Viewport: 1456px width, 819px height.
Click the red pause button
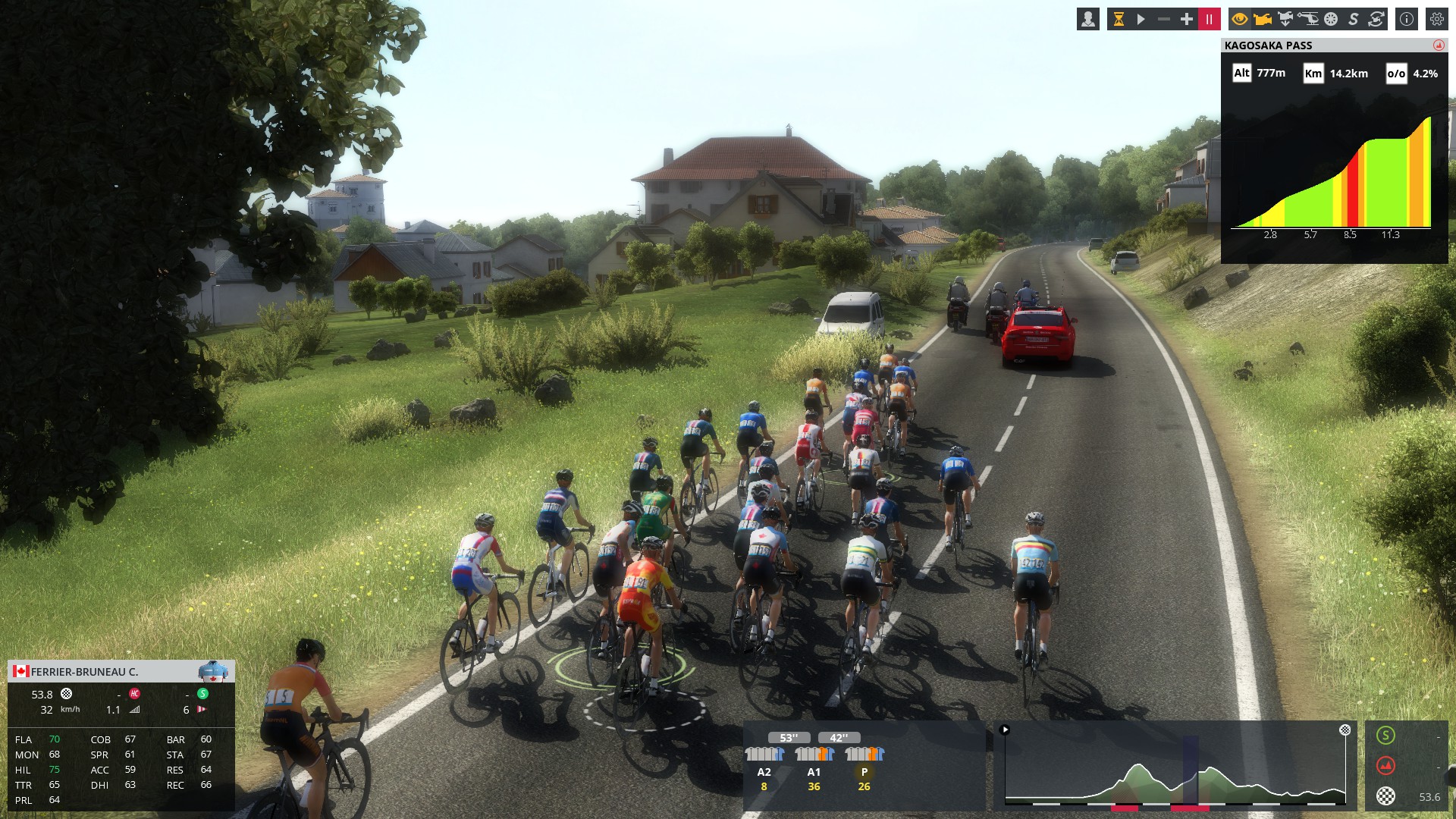[1209, 20]
